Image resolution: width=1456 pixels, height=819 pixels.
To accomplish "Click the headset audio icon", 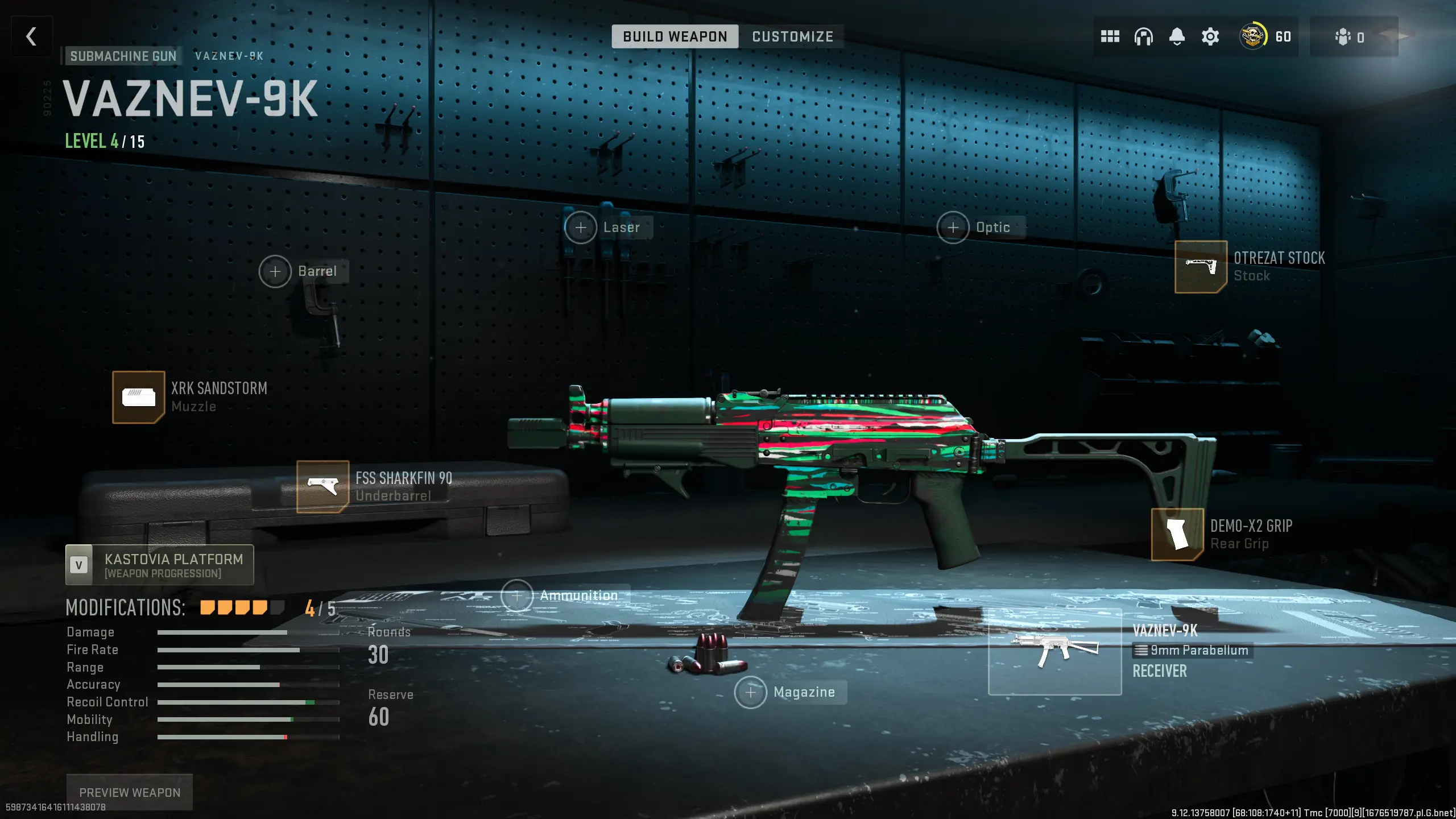I will [1144, 36].
